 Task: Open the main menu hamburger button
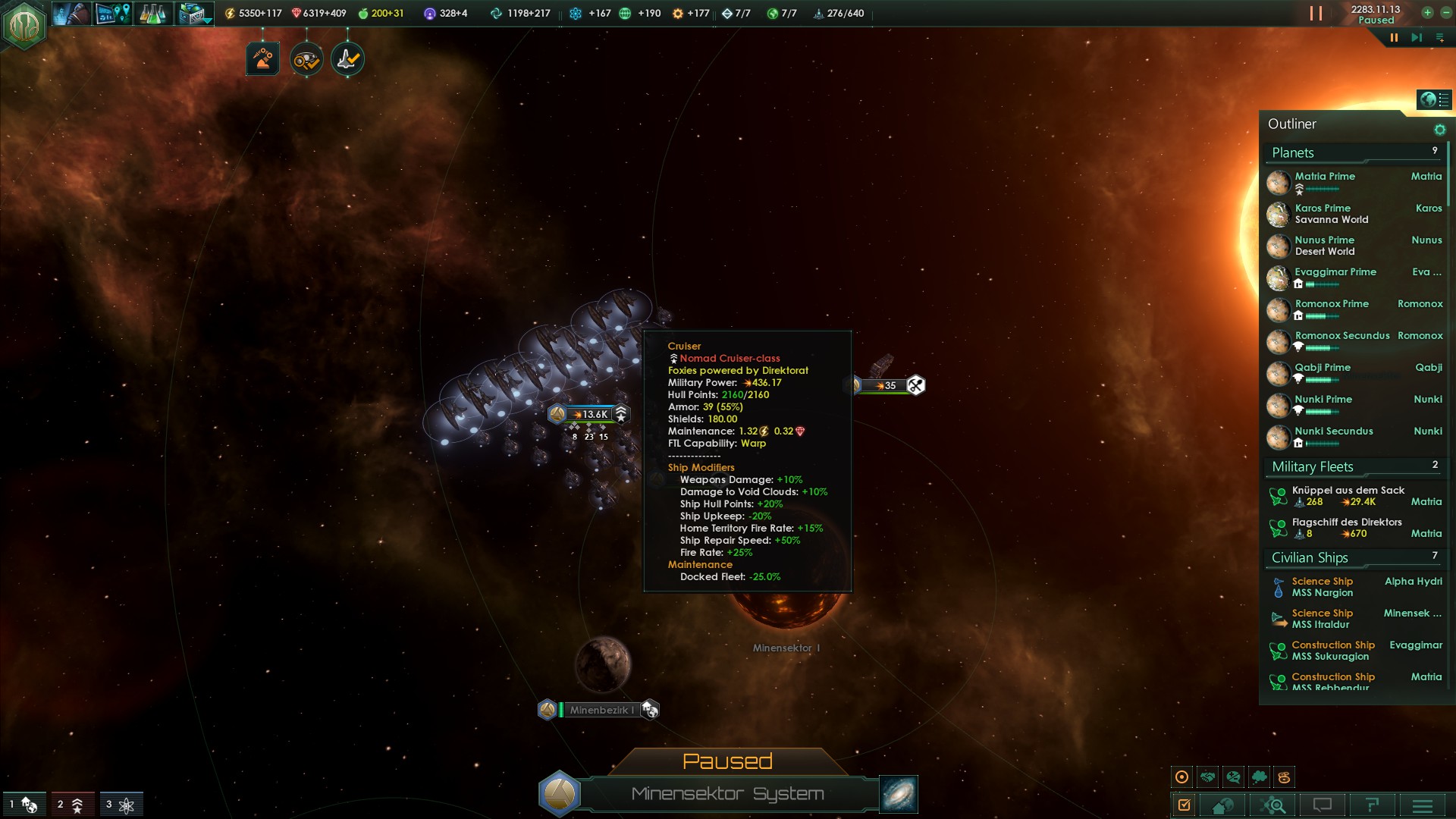click(x=1422, y=805)
